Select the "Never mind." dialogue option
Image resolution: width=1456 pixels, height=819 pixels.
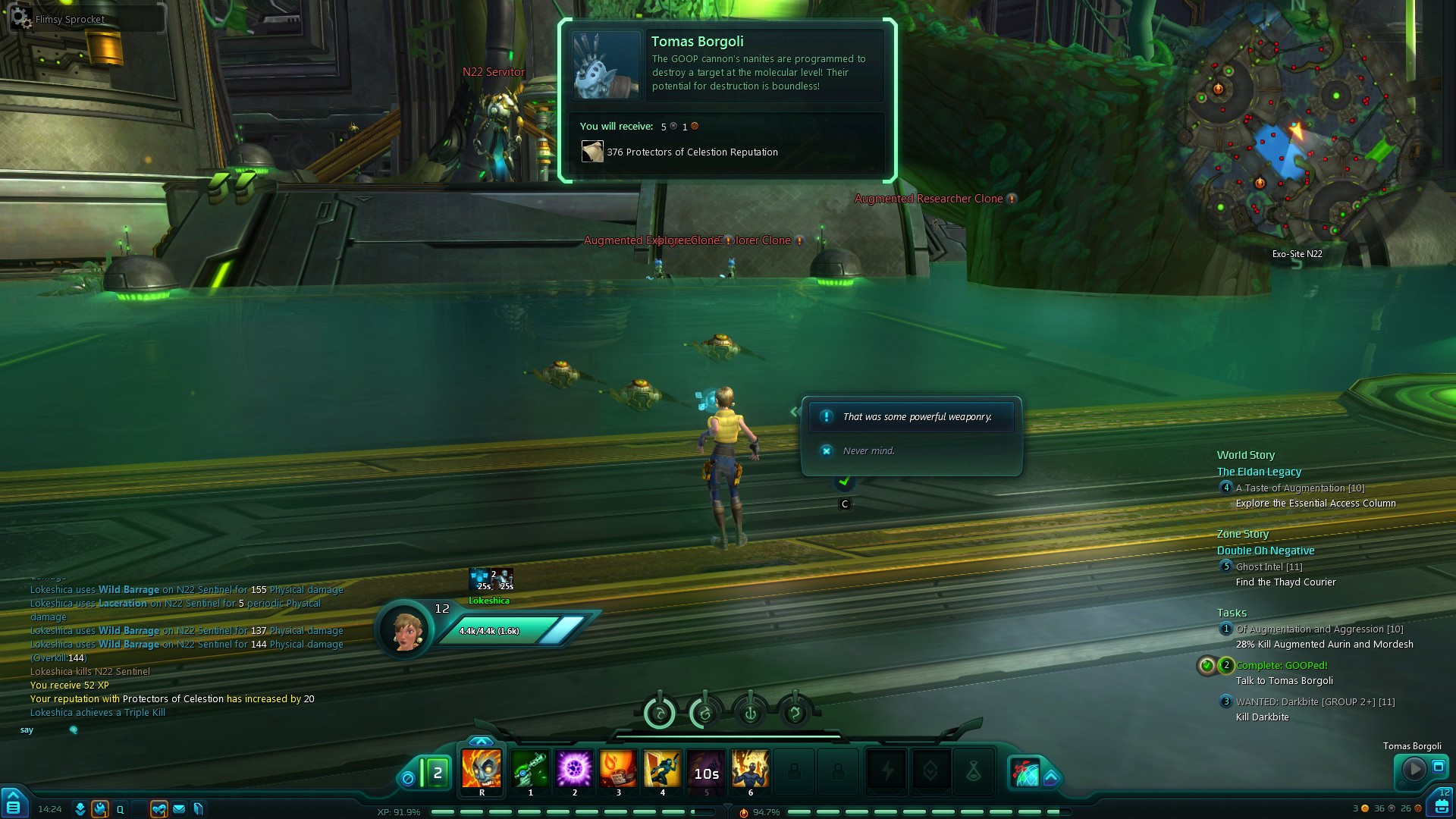click(869, 451)
